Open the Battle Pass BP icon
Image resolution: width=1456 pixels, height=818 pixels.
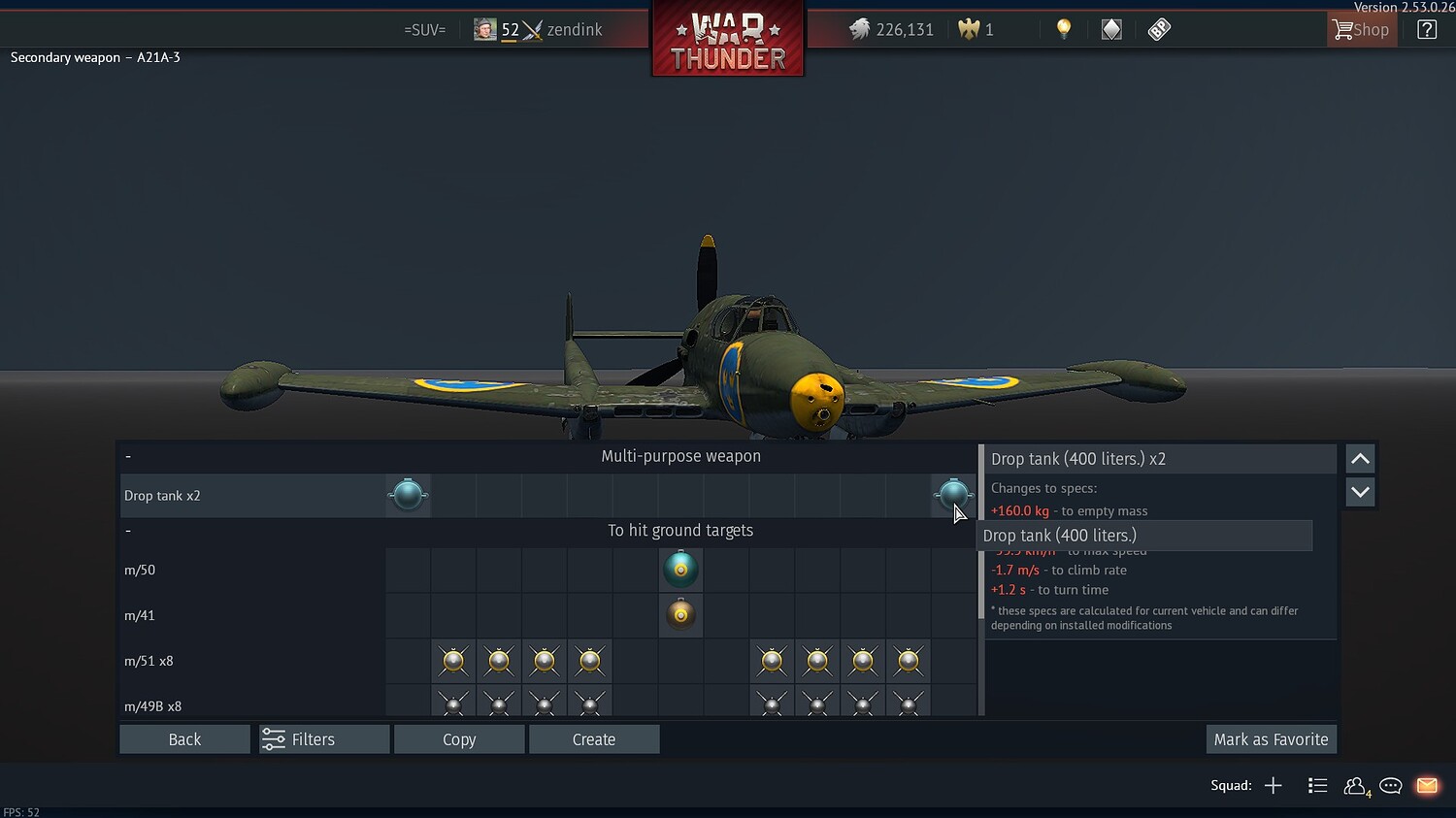coord(1159,29)
